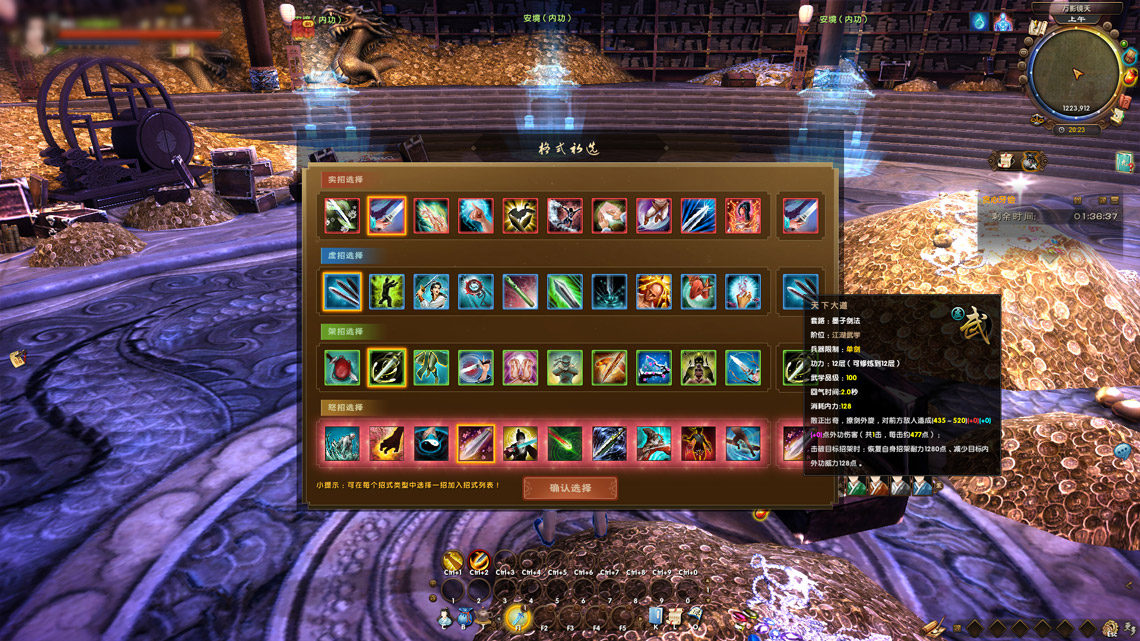Confirm the move selection with 确认选择
1140x641 pixels.
[x=570, y=488]
